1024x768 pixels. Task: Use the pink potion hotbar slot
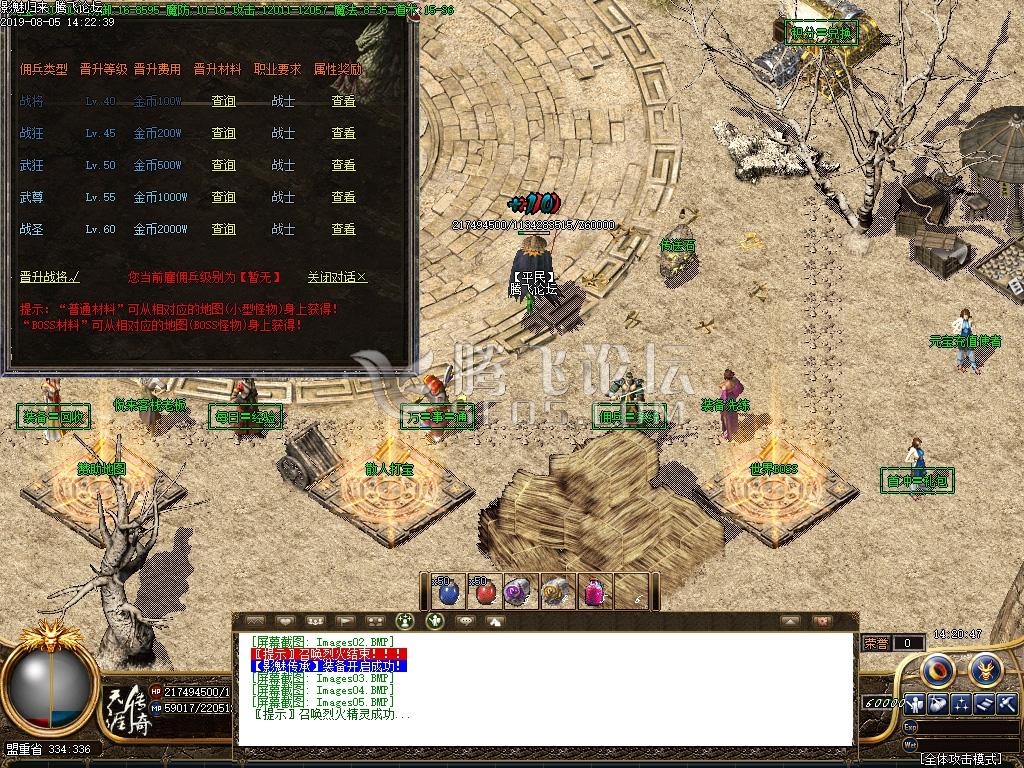592,592
